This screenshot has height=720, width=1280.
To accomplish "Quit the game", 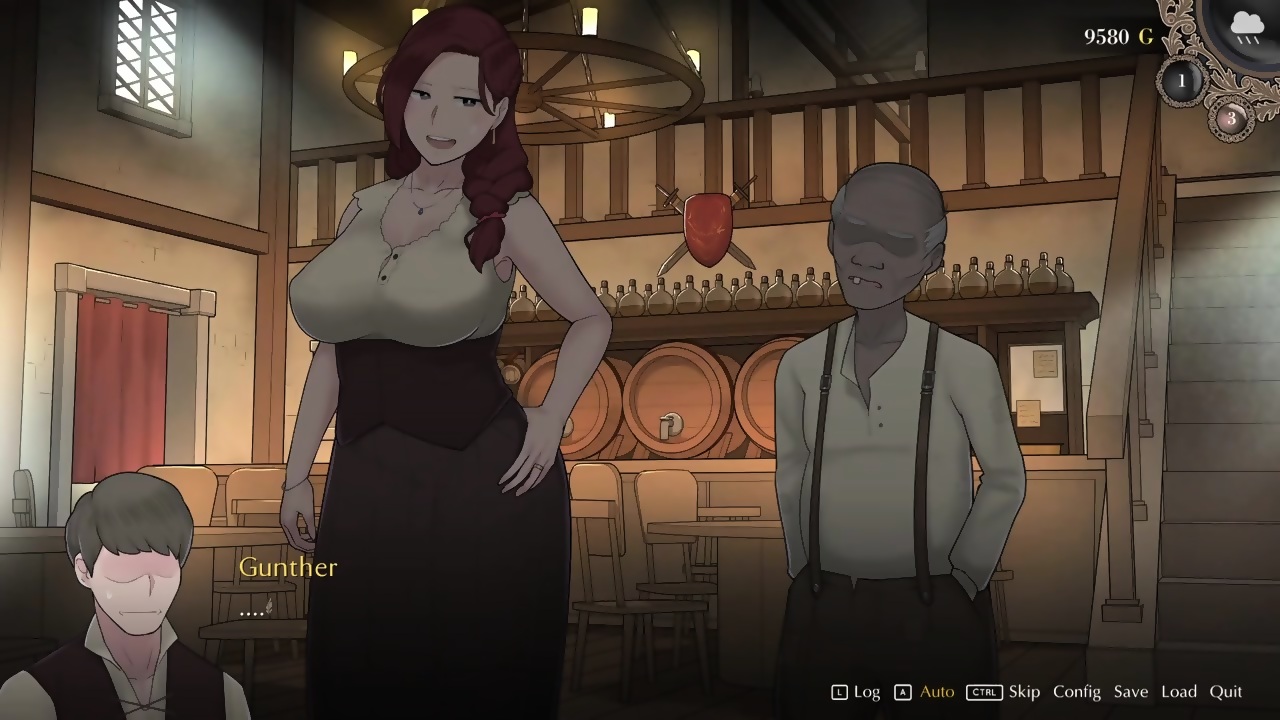I will click(1225, 692).
